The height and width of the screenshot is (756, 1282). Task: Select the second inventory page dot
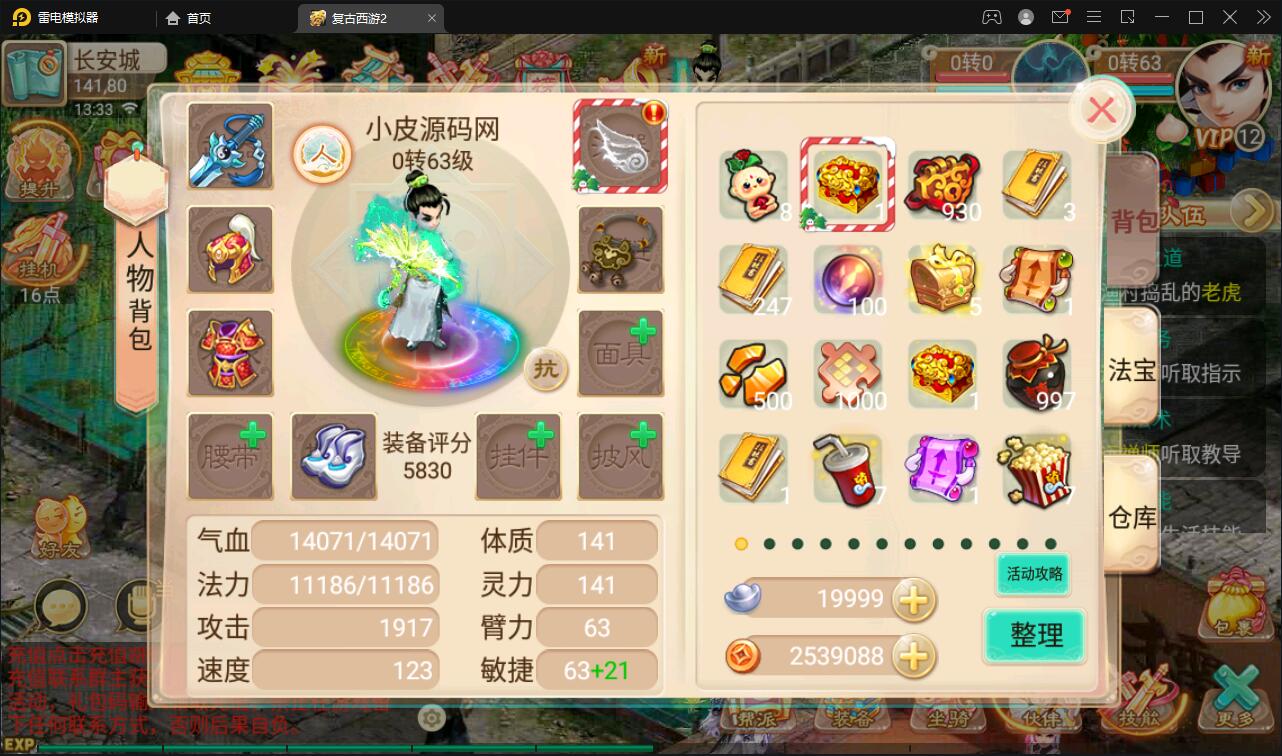(x=769, y=544)
